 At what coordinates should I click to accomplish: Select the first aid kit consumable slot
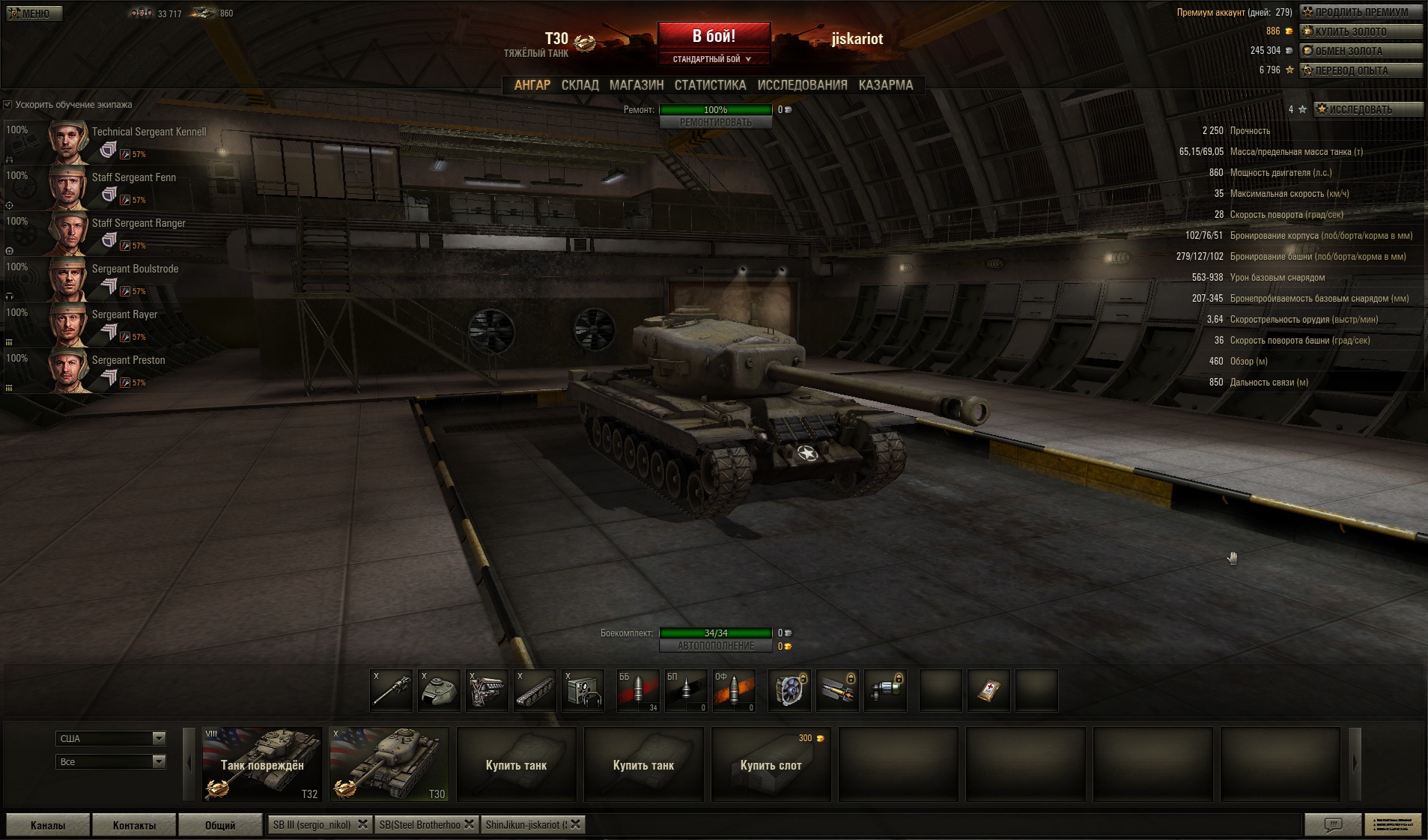click(x=988, y=690)
